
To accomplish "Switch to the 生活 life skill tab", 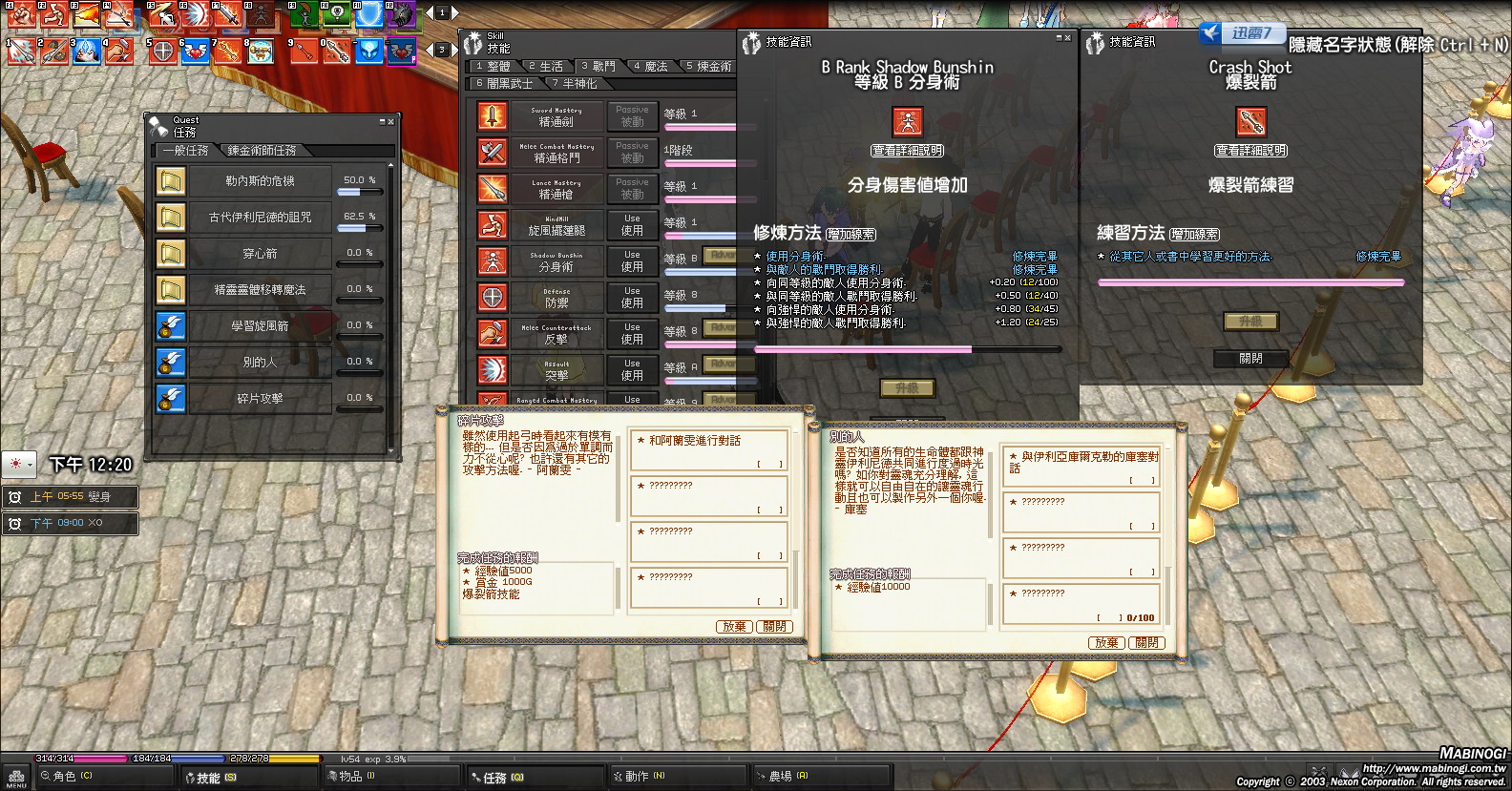I will coord(546,66).
